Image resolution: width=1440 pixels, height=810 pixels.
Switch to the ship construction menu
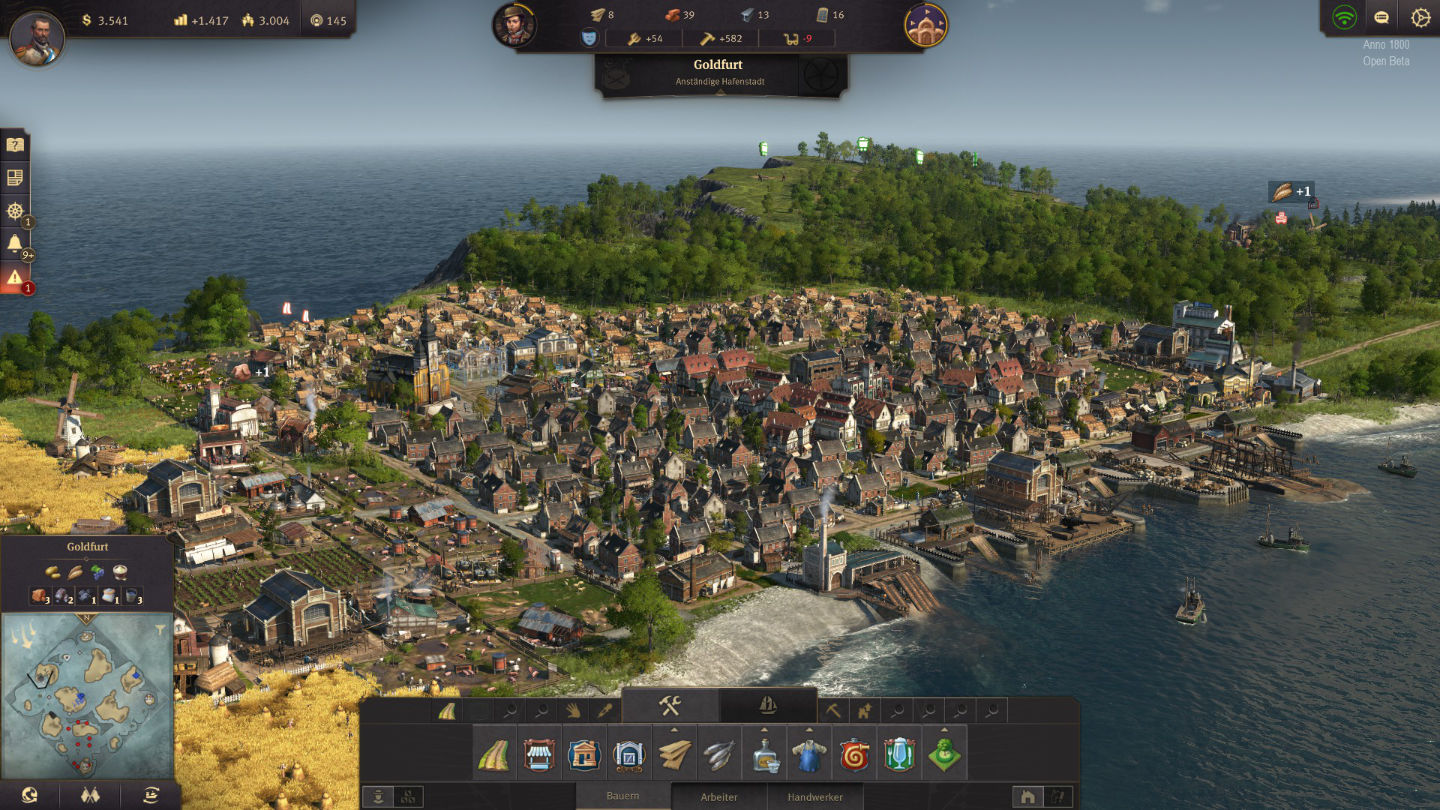coord(767,705)
